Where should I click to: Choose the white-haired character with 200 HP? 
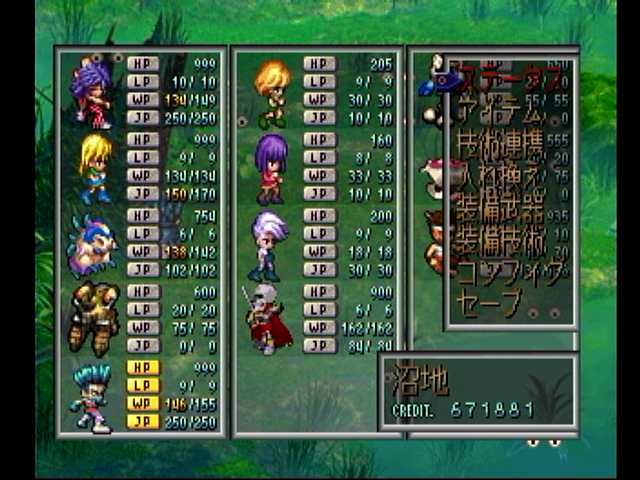tap(269, 243)
